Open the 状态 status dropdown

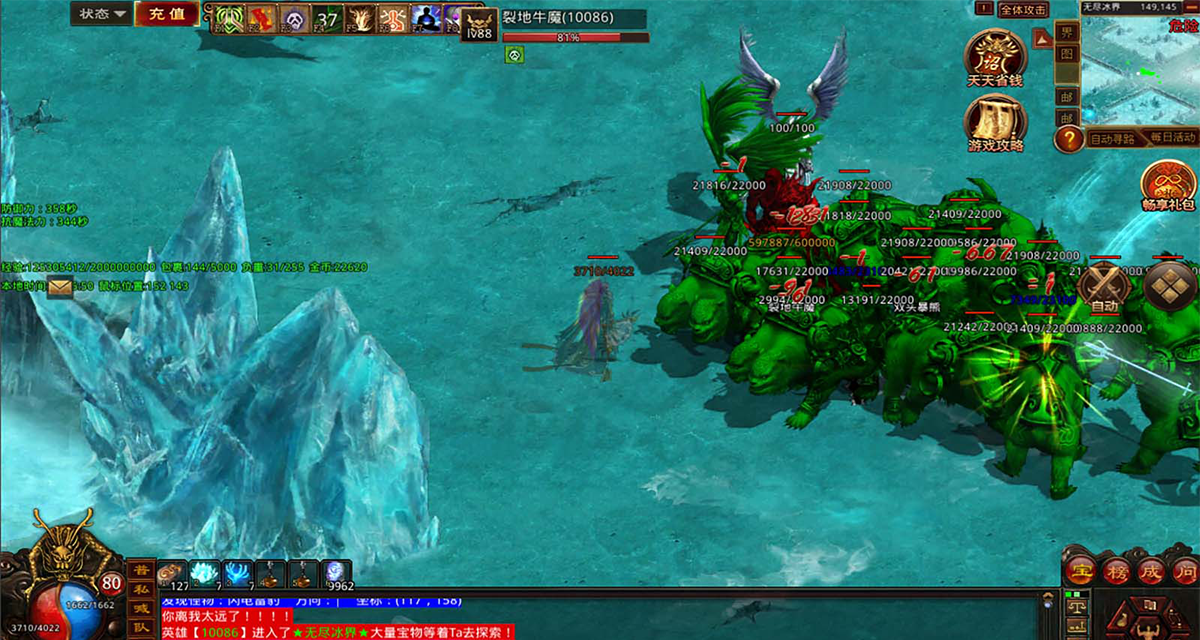tap(103, 14)
